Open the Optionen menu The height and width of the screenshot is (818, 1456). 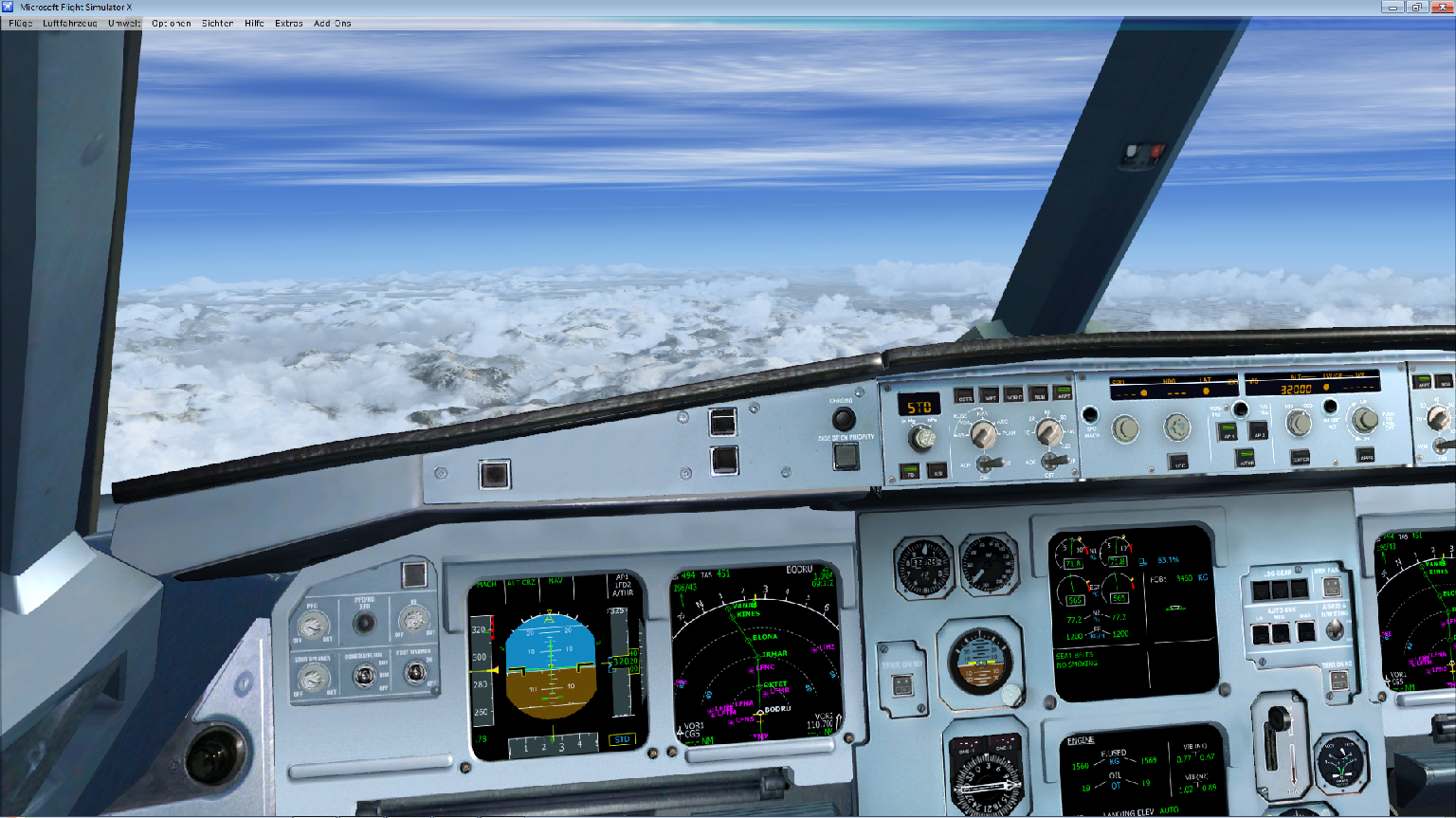tap(172, 24)
